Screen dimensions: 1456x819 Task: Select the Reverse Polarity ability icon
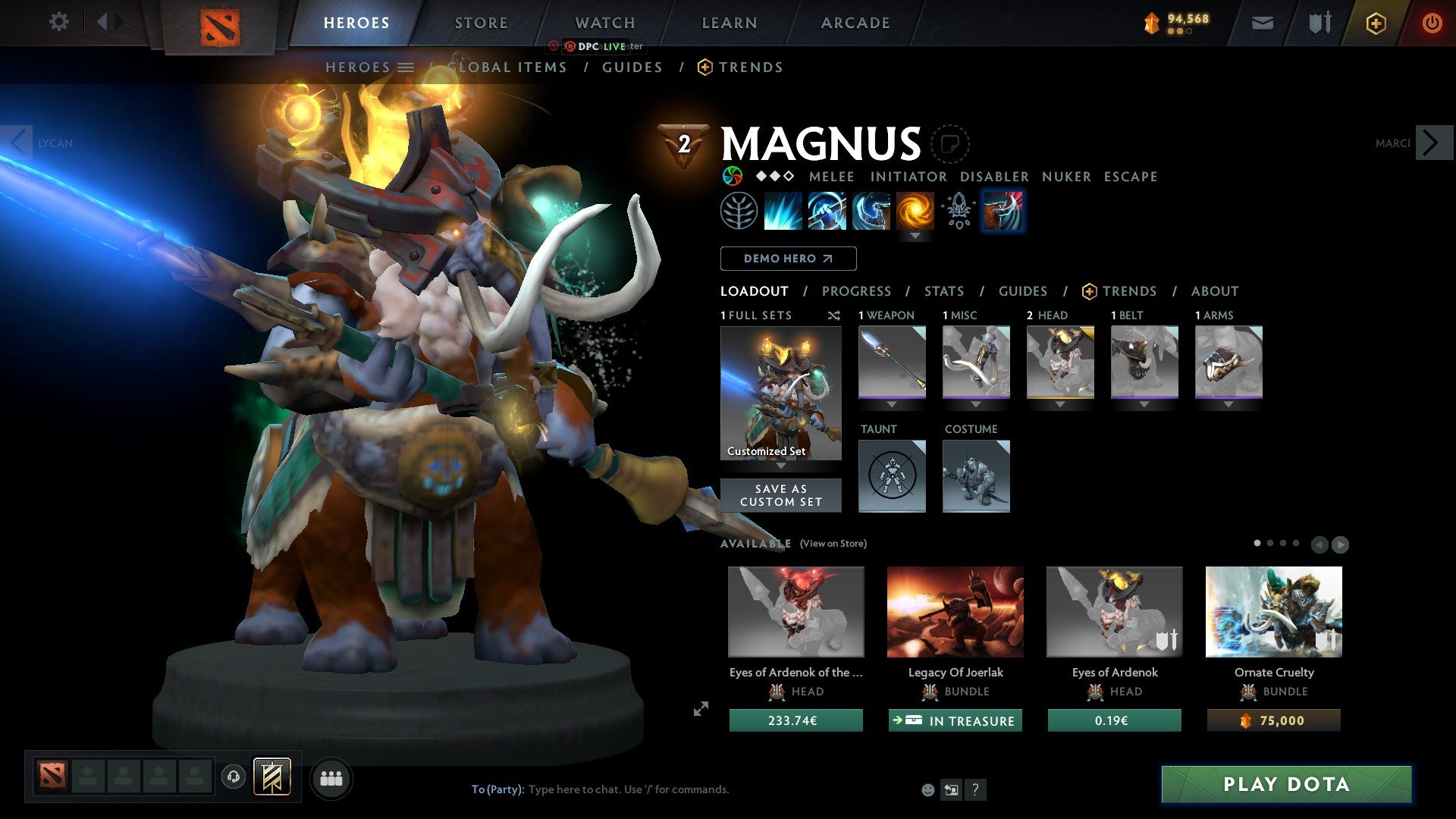click(917, 211)
